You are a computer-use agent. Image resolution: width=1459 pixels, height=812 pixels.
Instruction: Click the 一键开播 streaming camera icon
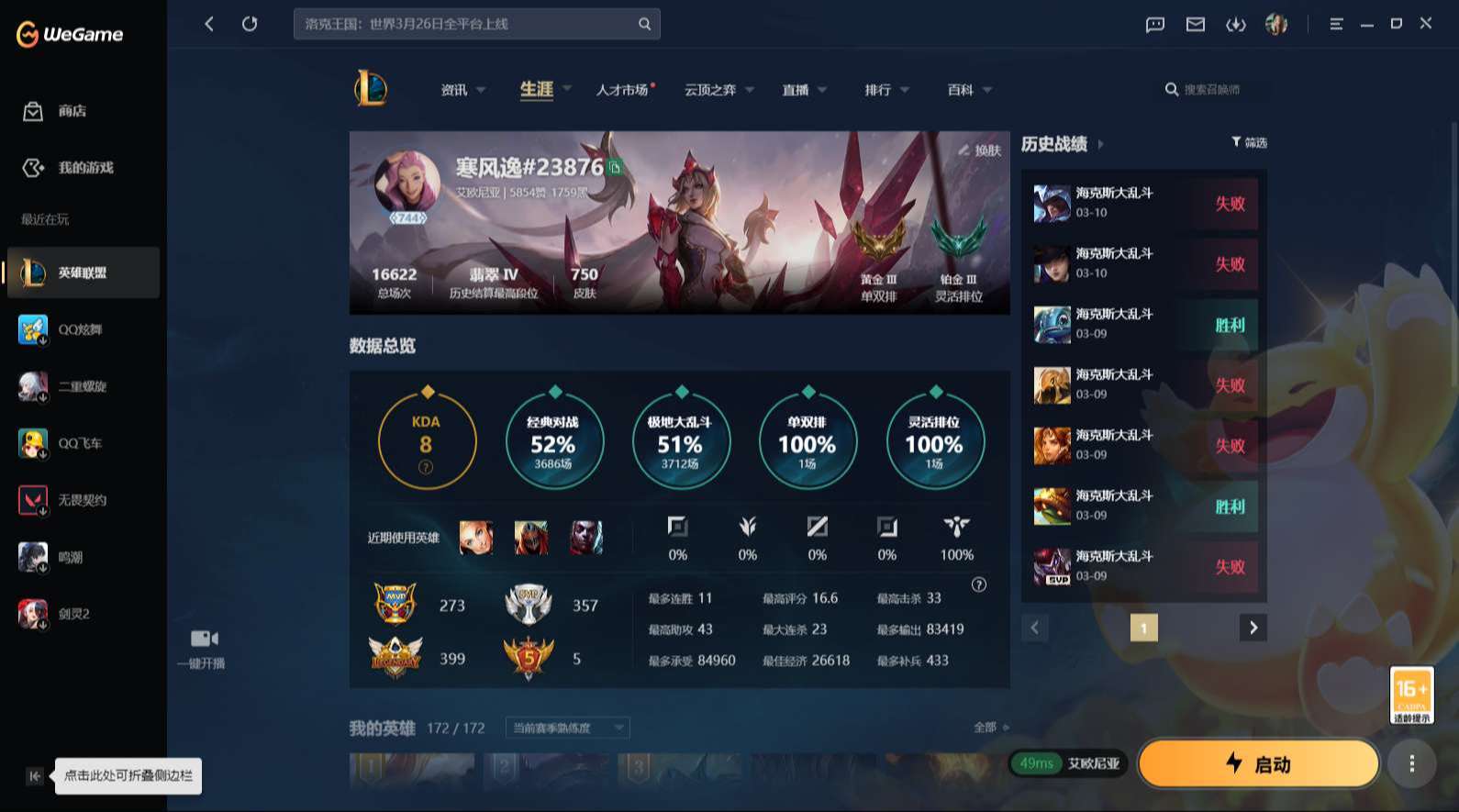coord(204,638)
